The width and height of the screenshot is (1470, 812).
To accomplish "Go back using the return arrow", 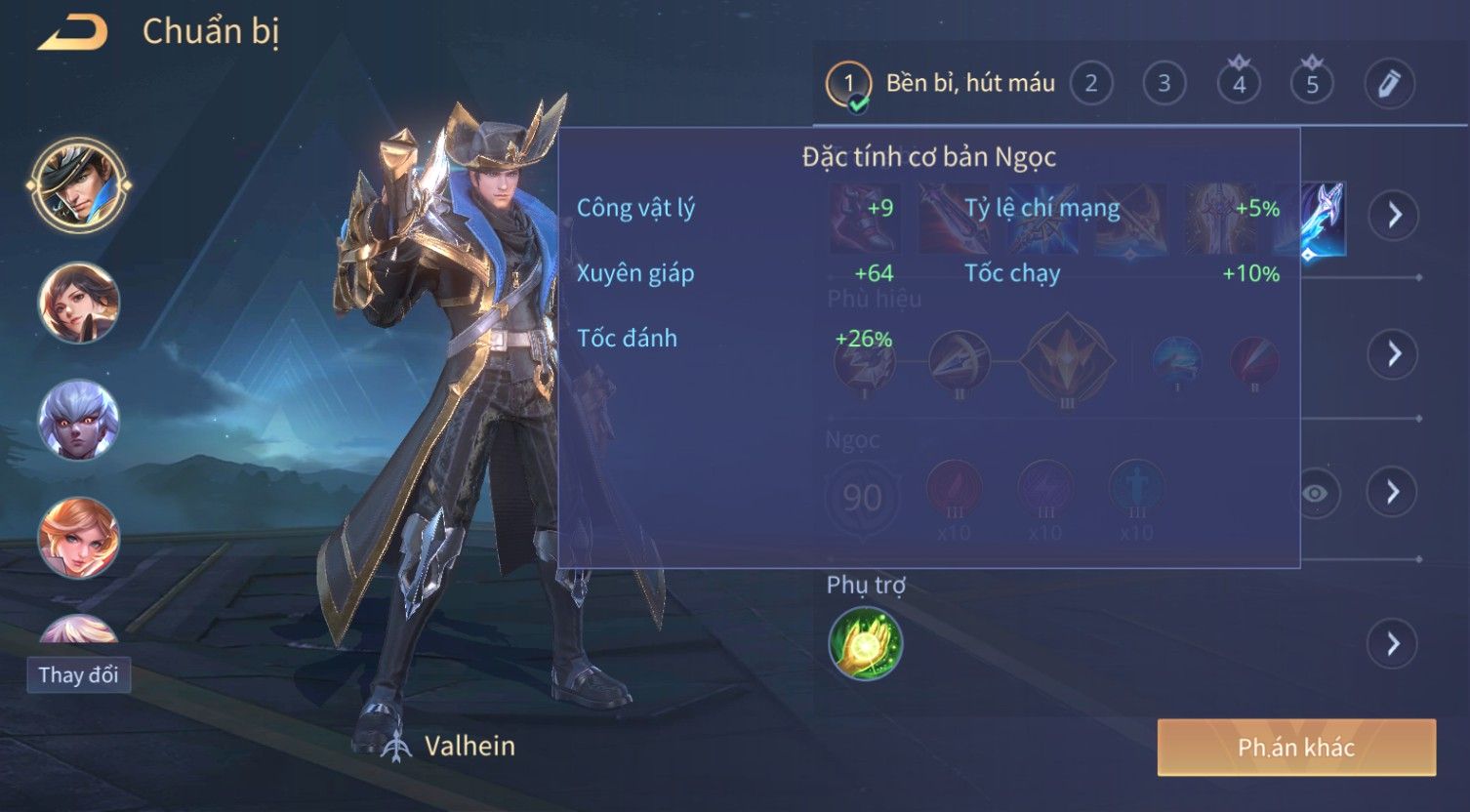I will [73, 33].
